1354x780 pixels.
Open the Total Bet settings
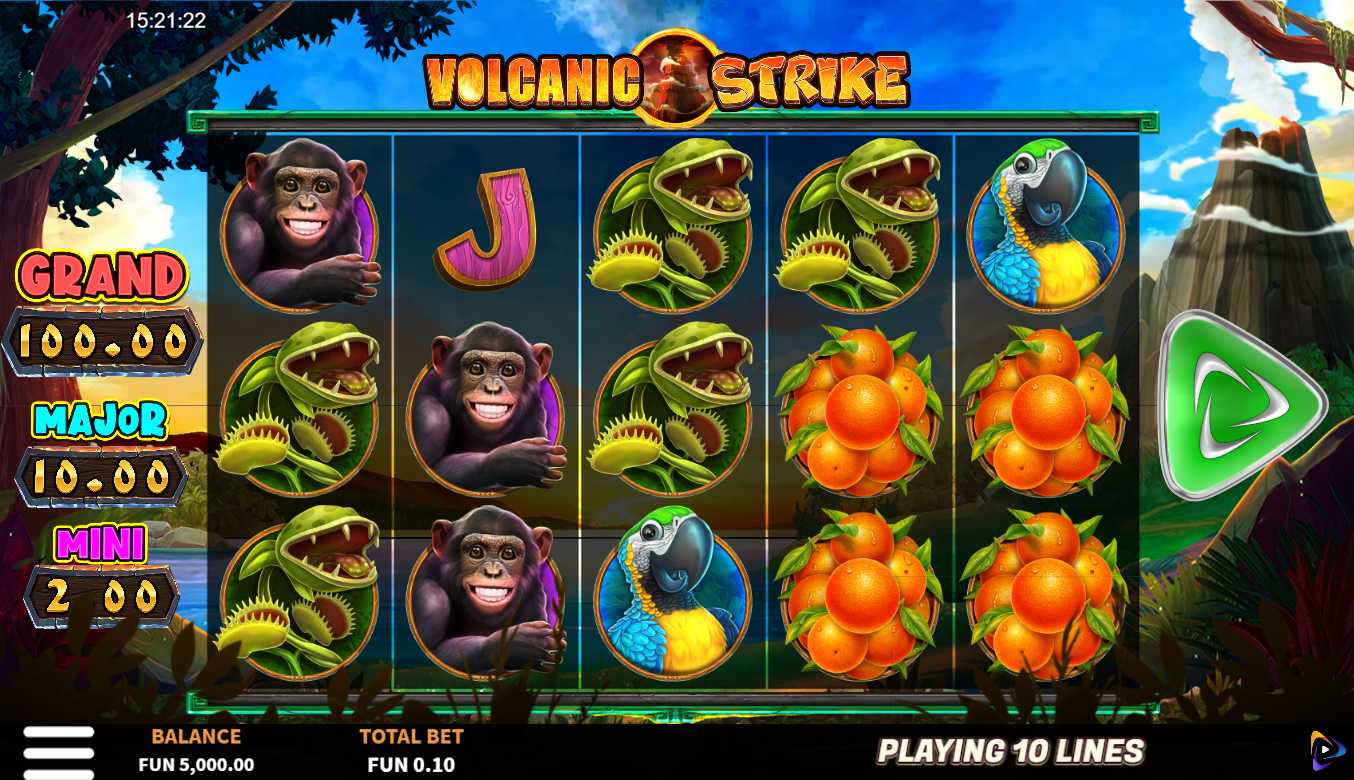[x=411, y=751]
